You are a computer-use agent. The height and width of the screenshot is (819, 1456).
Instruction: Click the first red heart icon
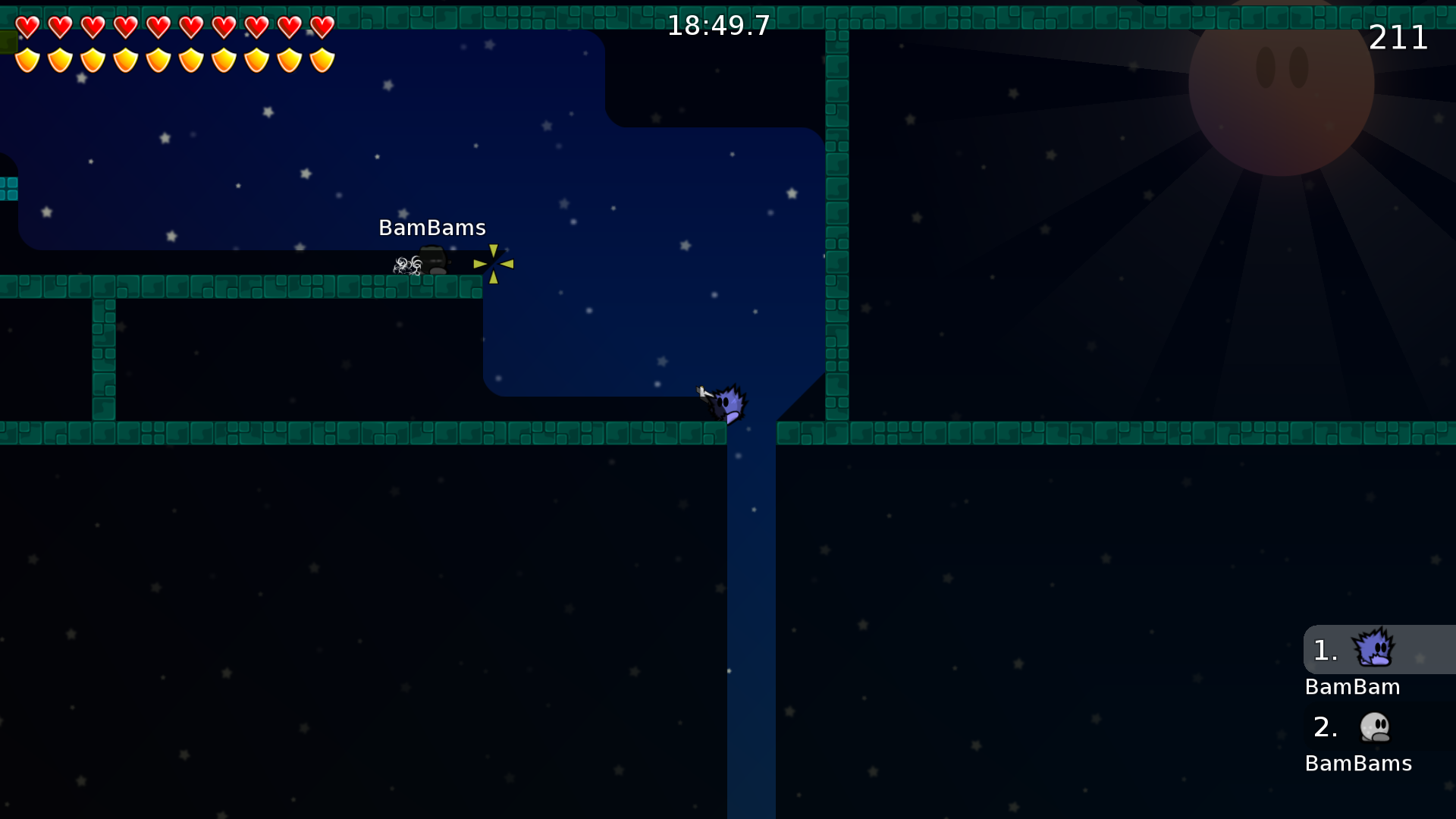point(27,27)
